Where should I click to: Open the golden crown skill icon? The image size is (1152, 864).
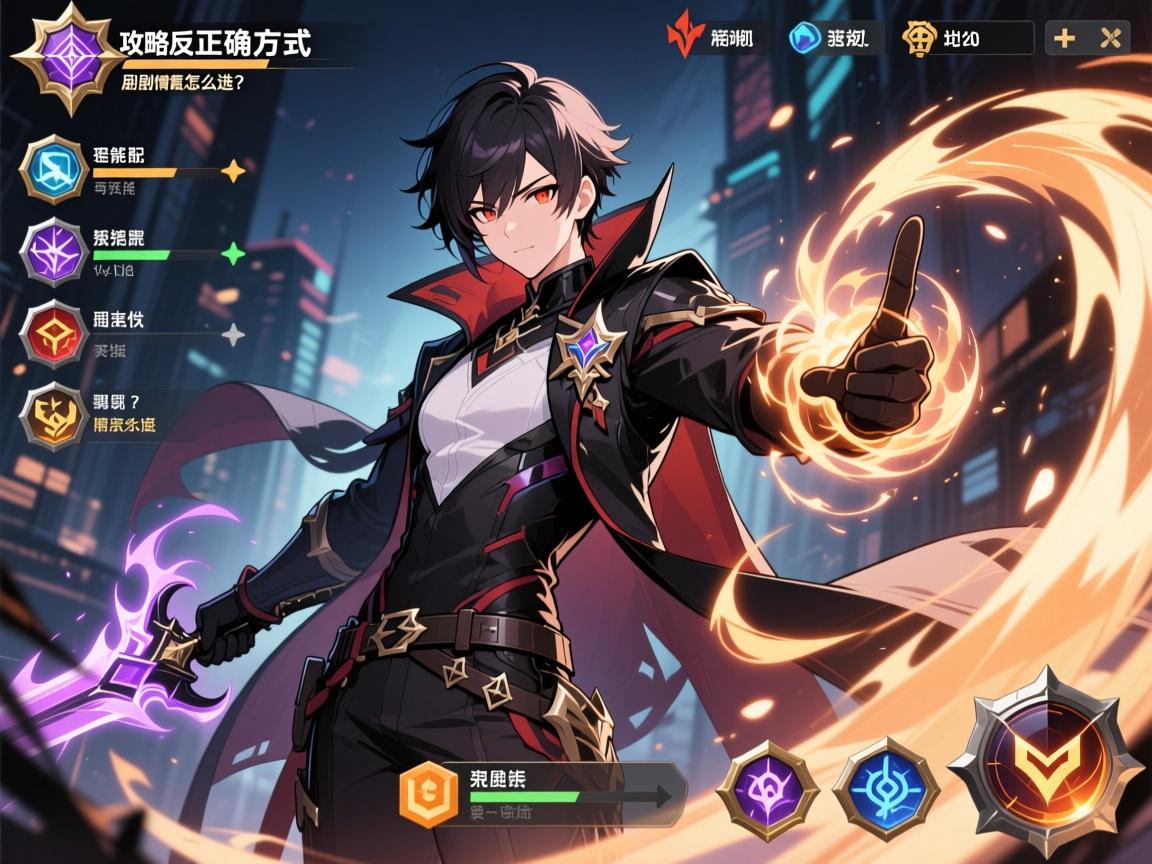[x=52, y=415]
